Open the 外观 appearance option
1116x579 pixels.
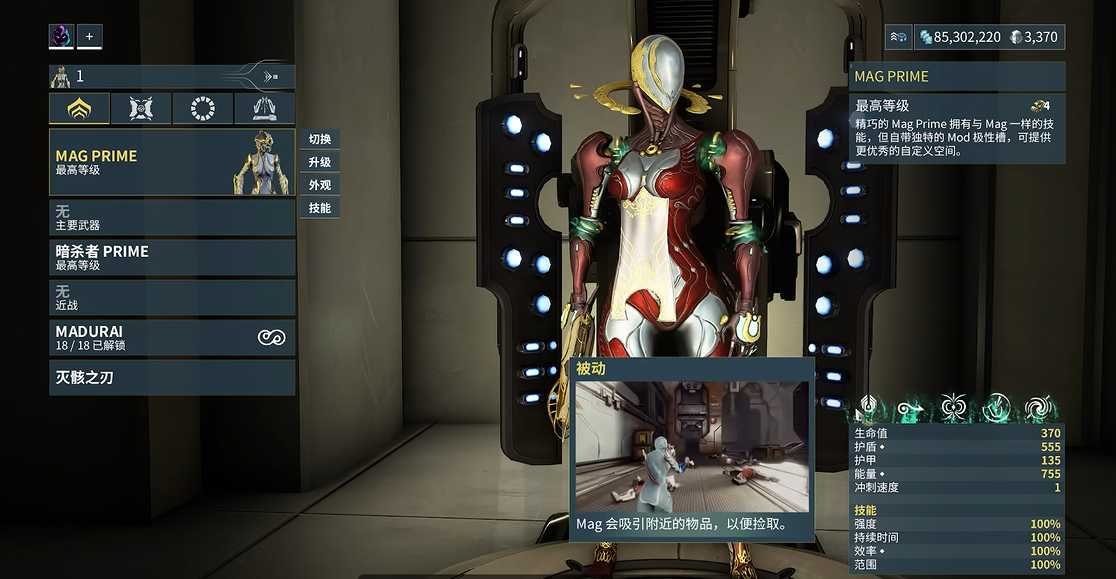point(319,185)
